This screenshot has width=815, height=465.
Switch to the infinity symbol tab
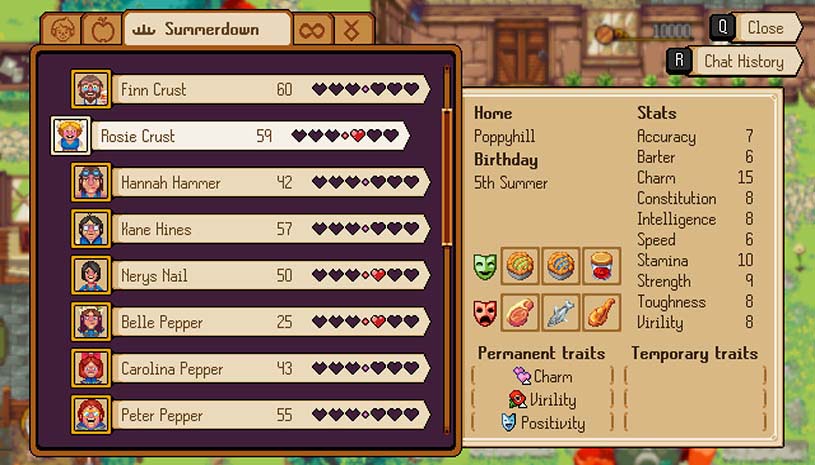click(313, 30)
